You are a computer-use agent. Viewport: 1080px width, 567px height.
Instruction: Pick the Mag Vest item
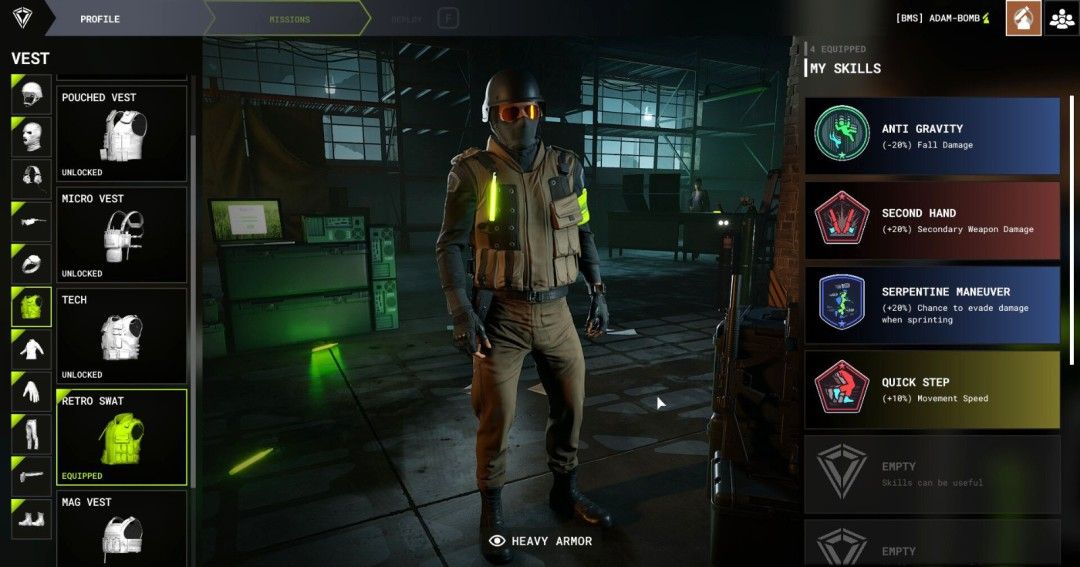tap(121, 527)
